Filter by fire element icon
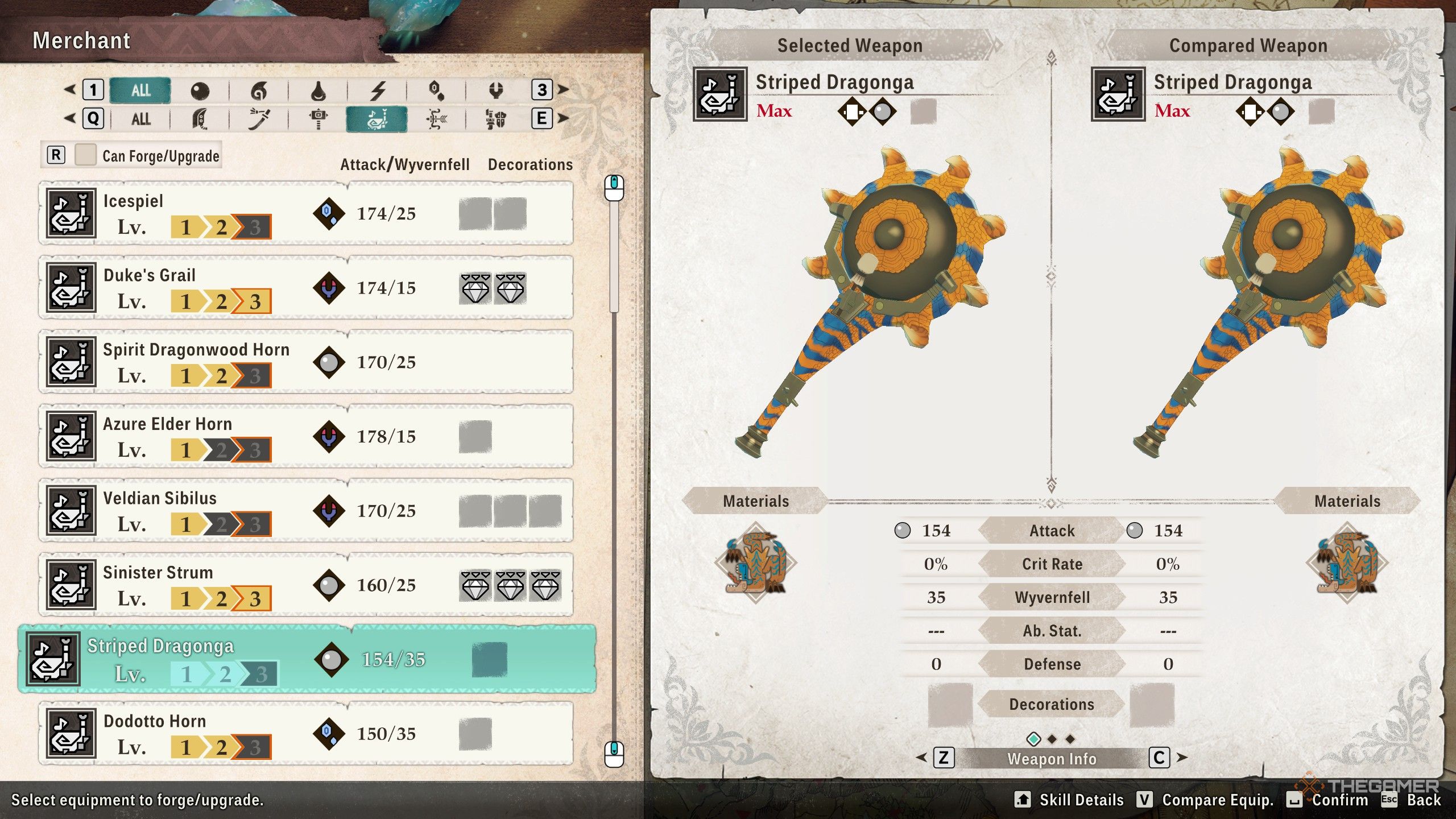Image resolution: width=1456 pixels, height=819 pixels. (x=259, y=90)
